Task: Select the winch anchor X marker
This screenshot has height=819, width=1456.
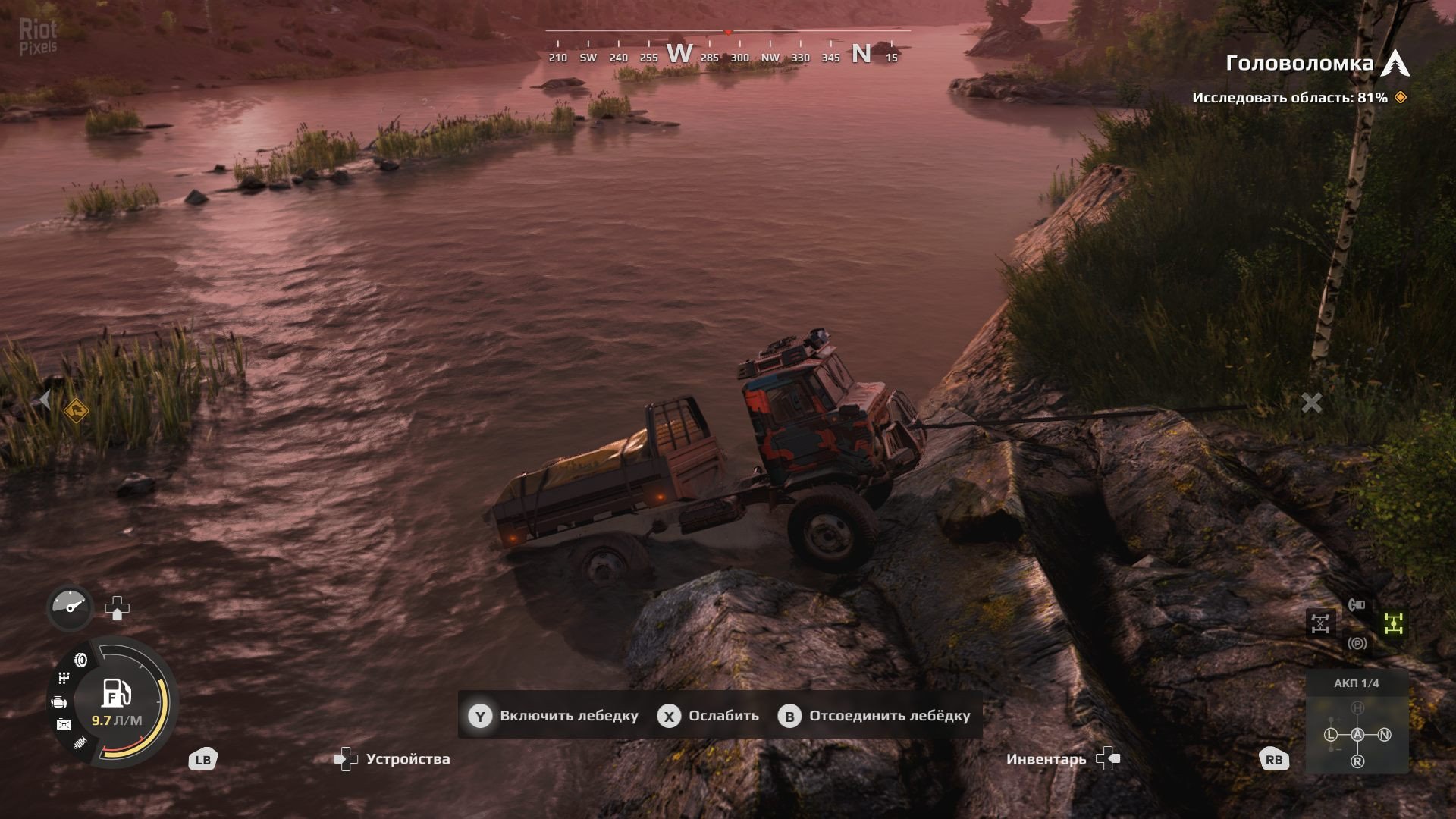Action: point(1311,403)
